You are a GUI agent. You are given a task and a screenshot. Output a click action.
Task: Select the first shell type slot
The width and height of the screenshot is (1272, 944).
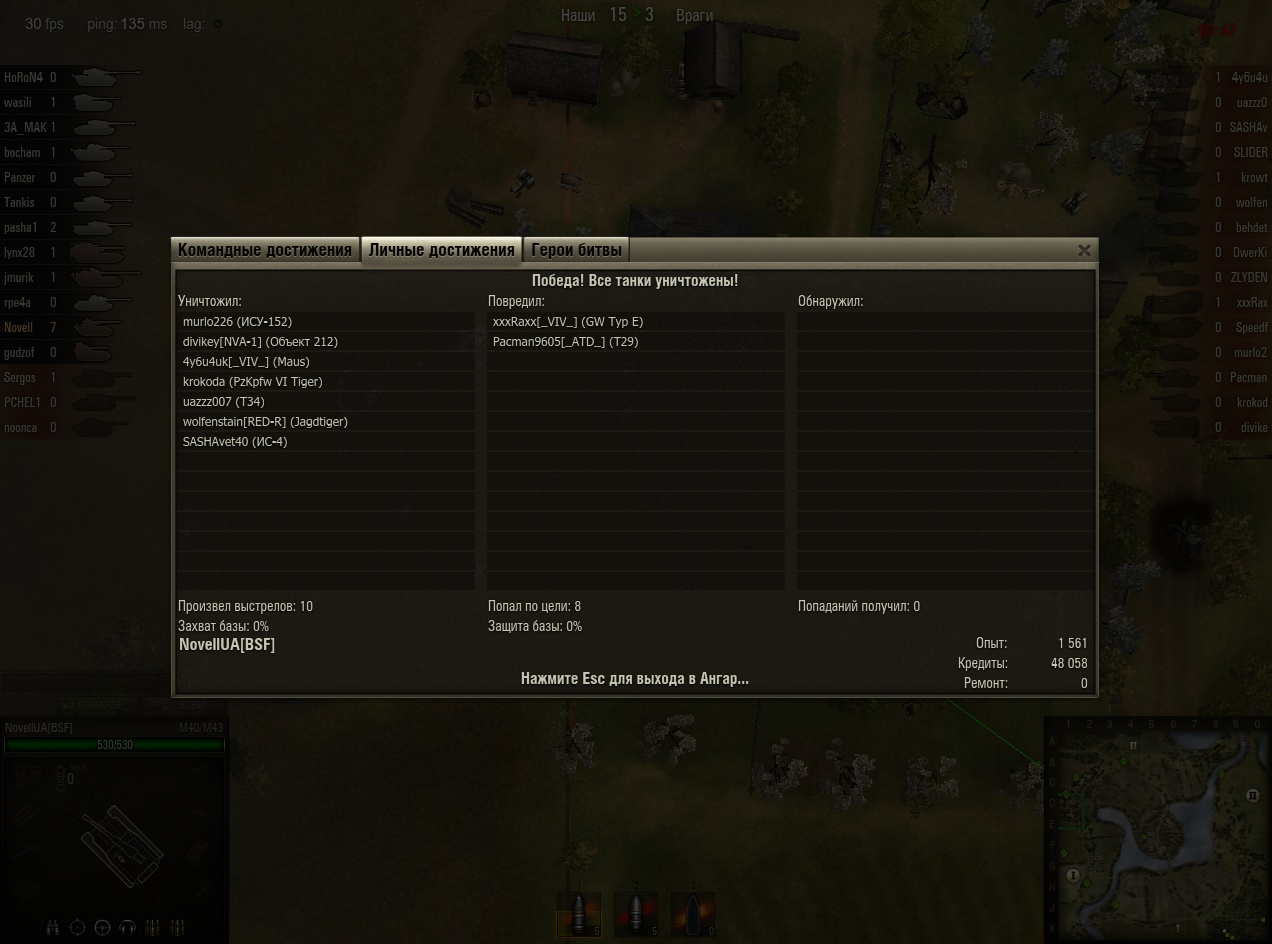pos(579,914)
